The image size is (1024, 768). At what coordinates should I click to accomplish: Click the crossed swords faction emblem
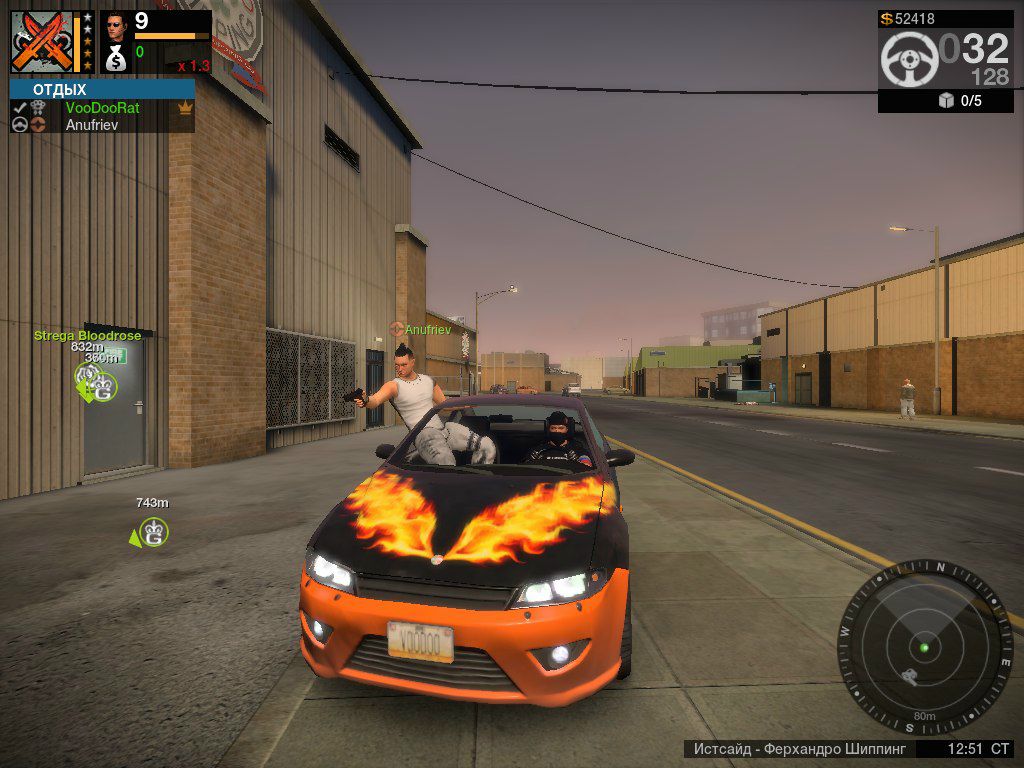click(x=41, y=42)
